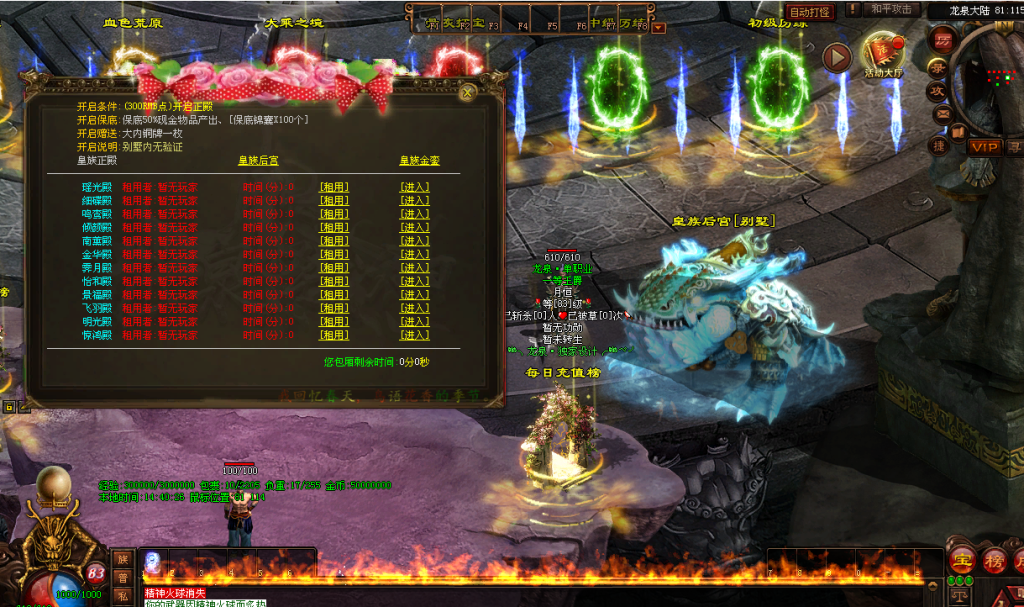Image resolution: width=1024 pixels, height=607 pixels.
Task: Select the first skill slot in hotbar
Action: point(154,564)
